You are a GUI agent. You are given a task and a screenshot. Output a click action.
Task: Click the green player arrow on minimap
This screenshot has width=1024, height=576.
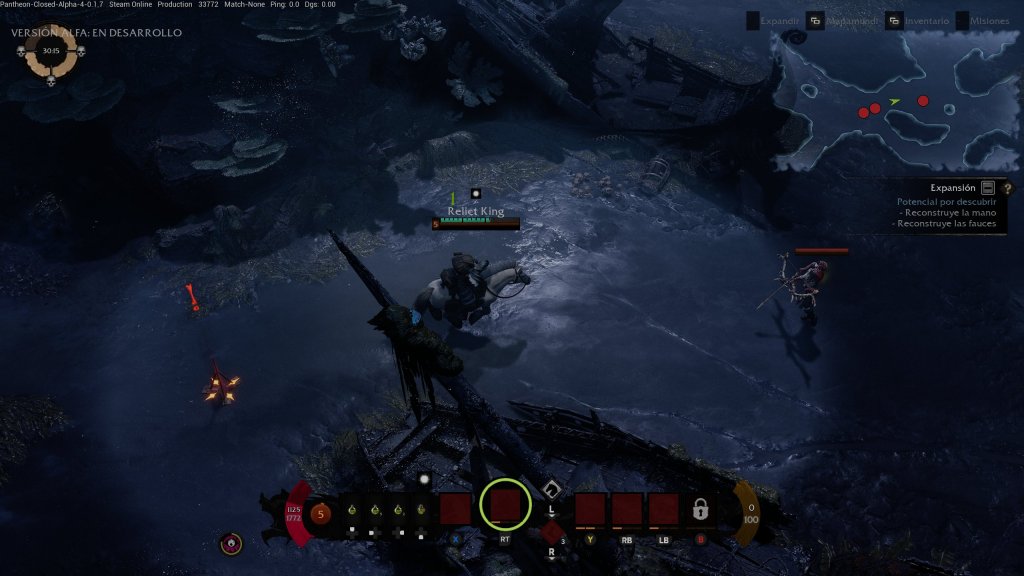tap(895, 101)
